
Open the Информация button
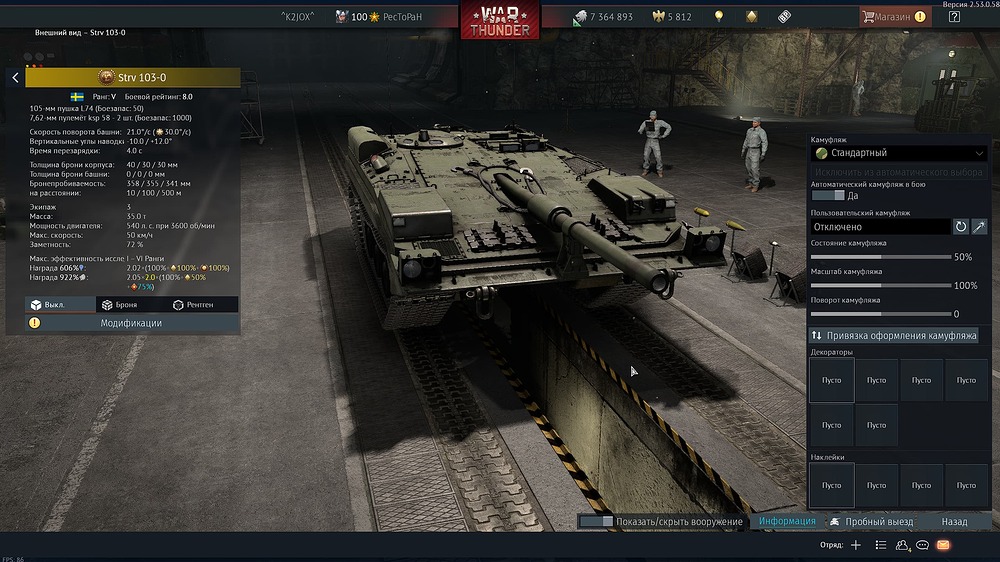point(787,521)
